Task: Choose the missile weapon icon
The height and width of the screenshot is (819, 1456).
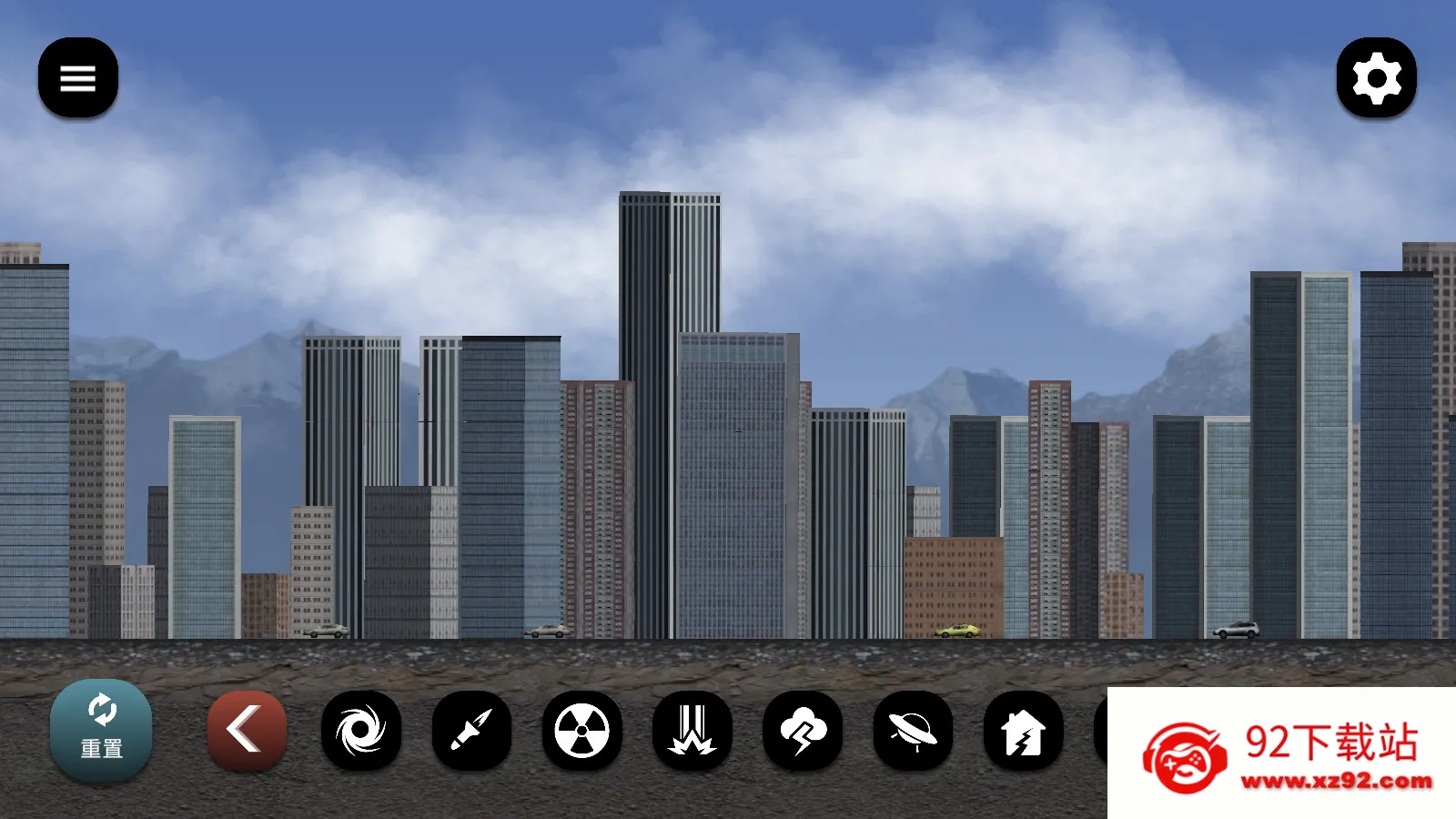Action: coord(471,730)
